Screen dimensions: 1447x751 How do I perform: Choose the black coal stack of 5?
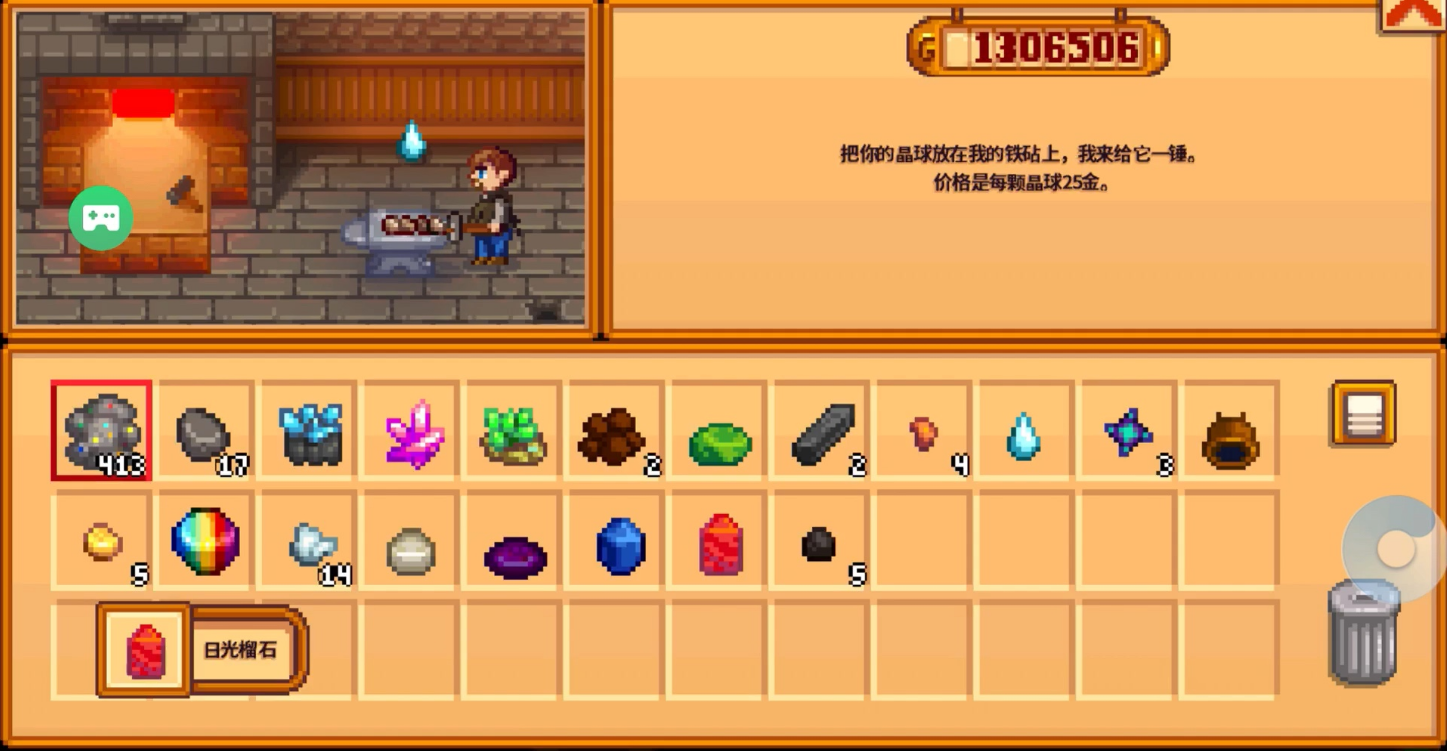(820, 544)
